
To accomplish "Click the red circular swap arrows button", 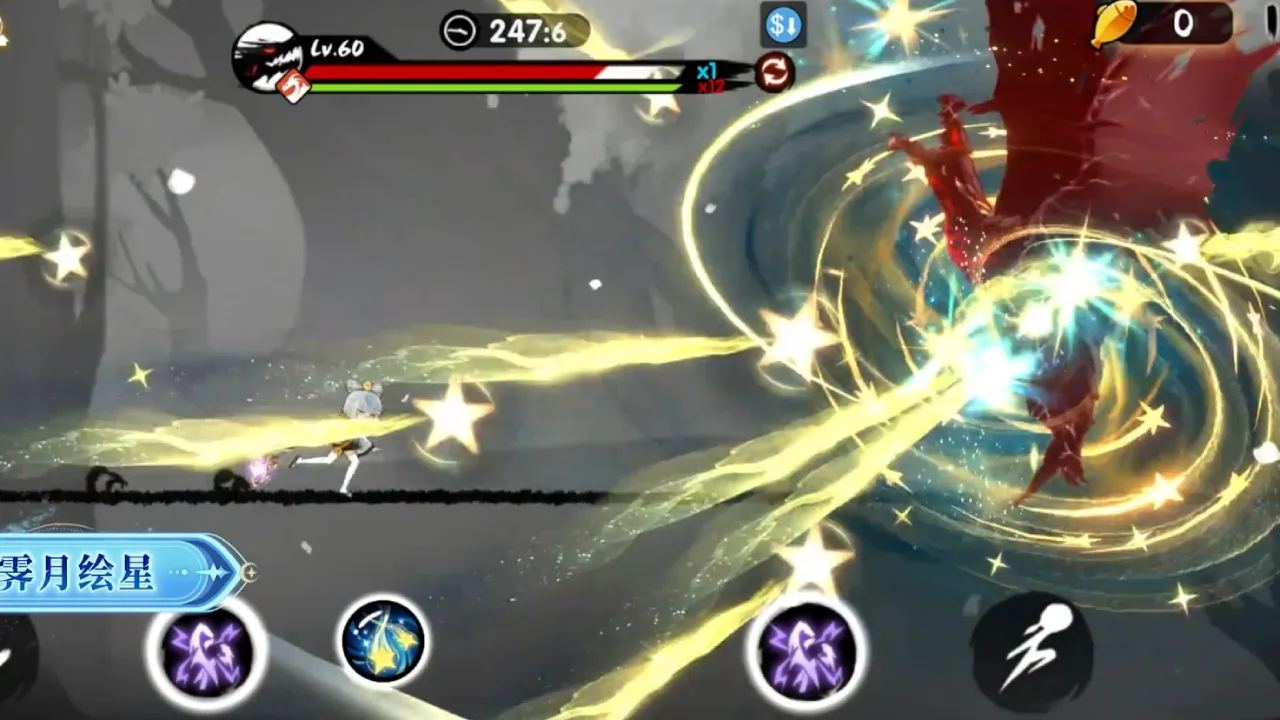I will 774,72.
